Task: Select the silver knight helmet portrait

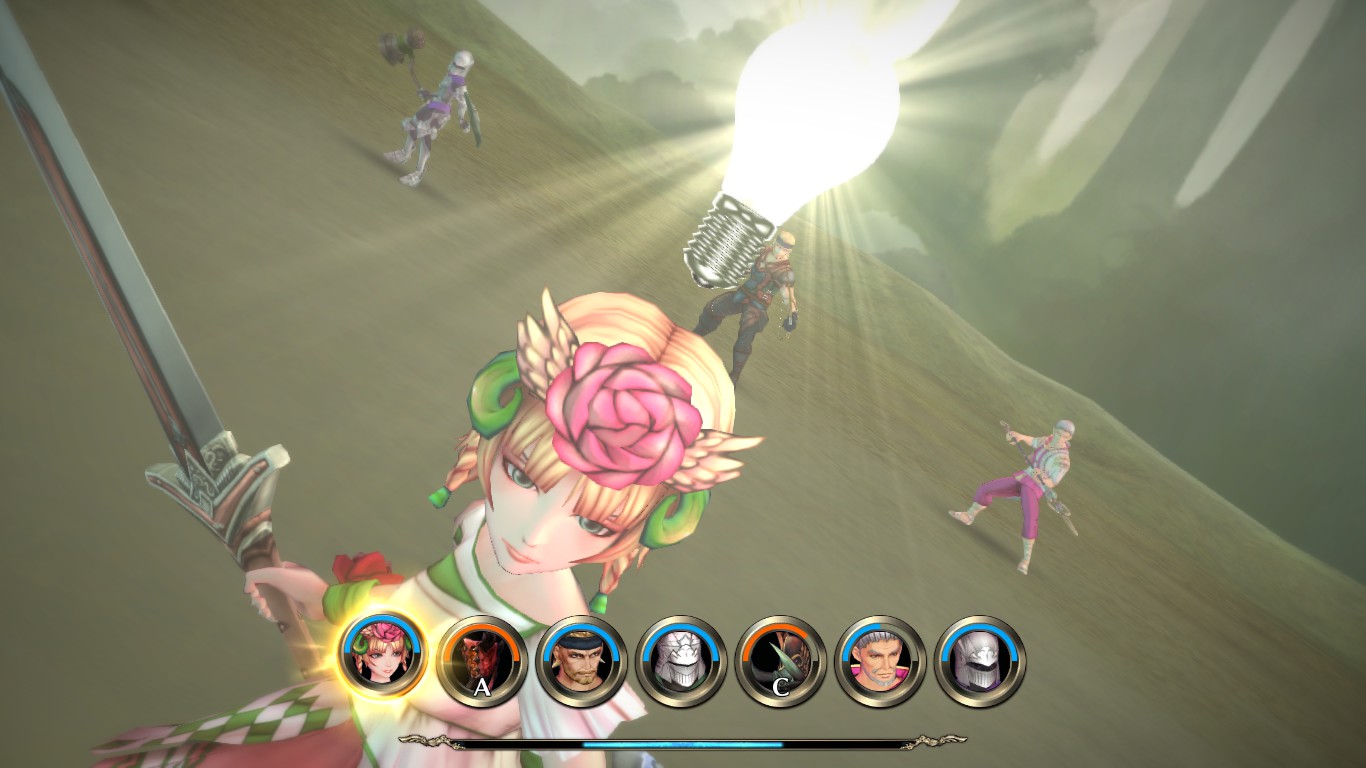Action: coord(980,660)
